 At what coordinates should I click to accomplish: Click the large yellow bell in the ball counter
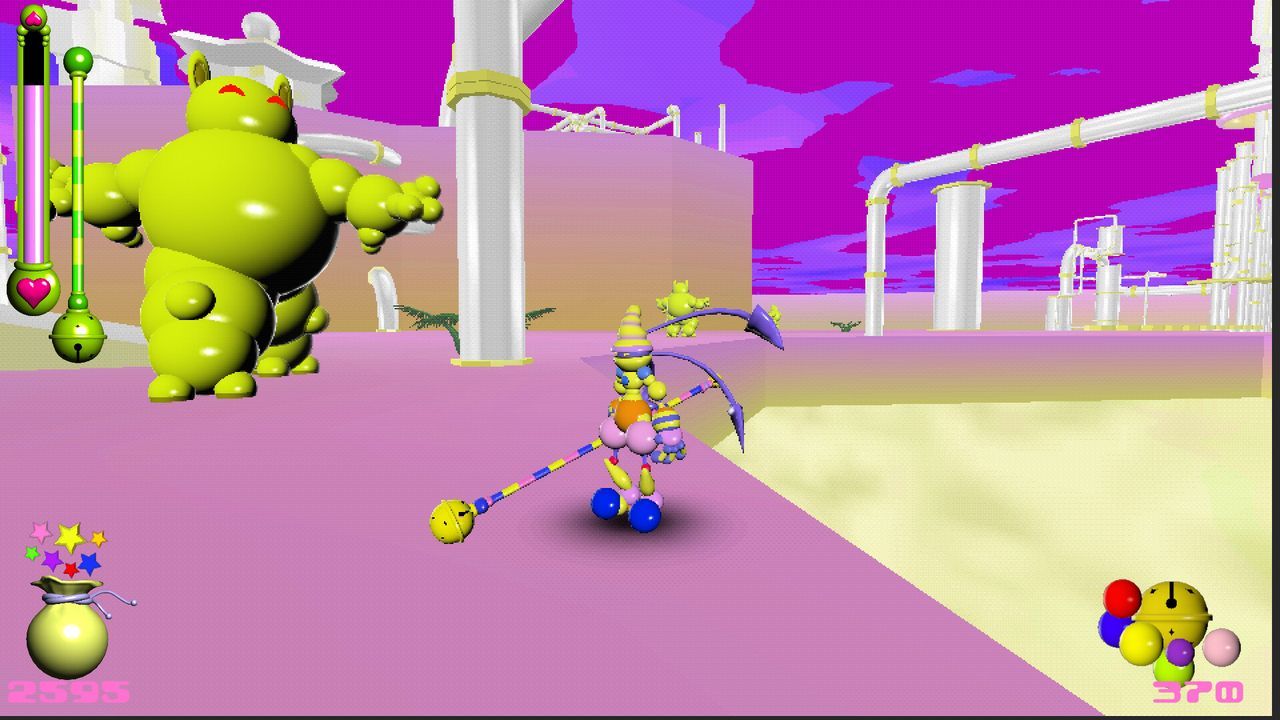(x=1172, y=609)
